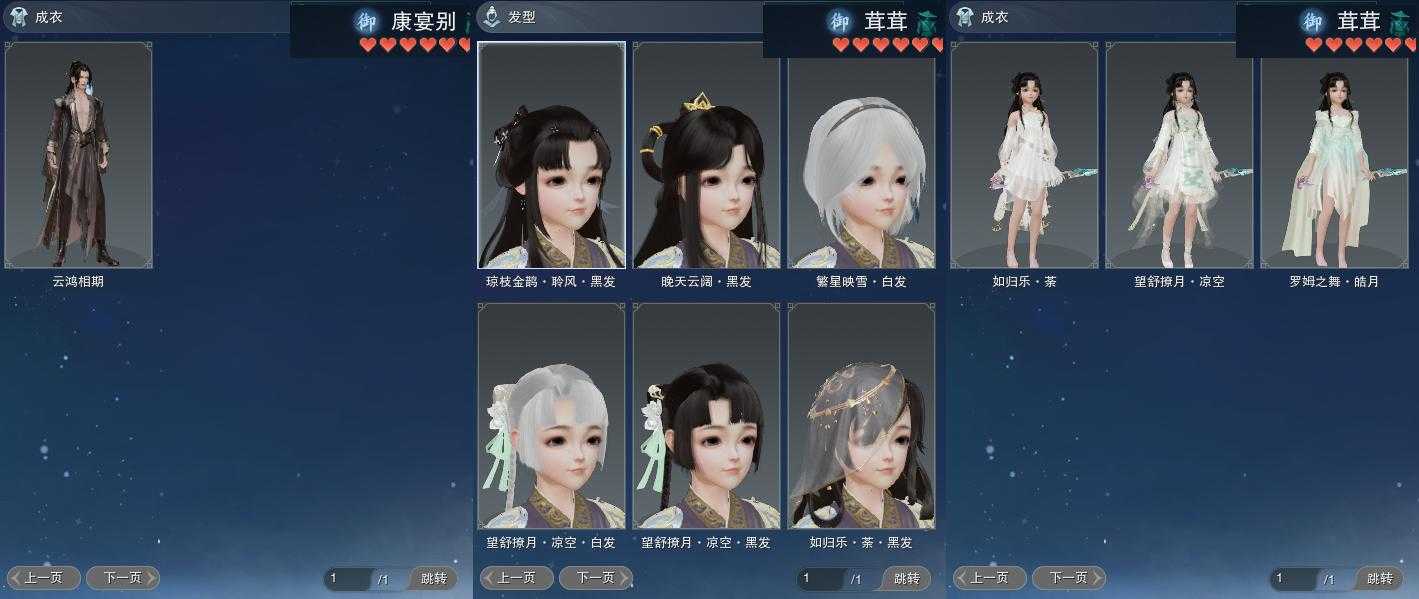Pick the 晚天云阔·黑发 hairstyle
This screenshot has width=1419, height=599.
tap(706, 155)
